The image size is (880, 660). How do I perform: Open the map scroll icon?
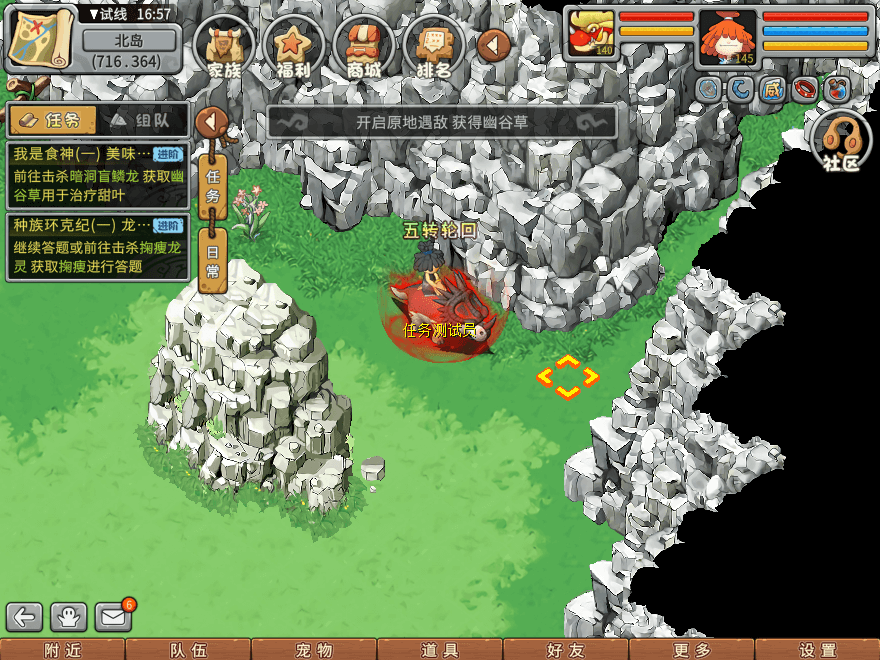click(41, 38)
